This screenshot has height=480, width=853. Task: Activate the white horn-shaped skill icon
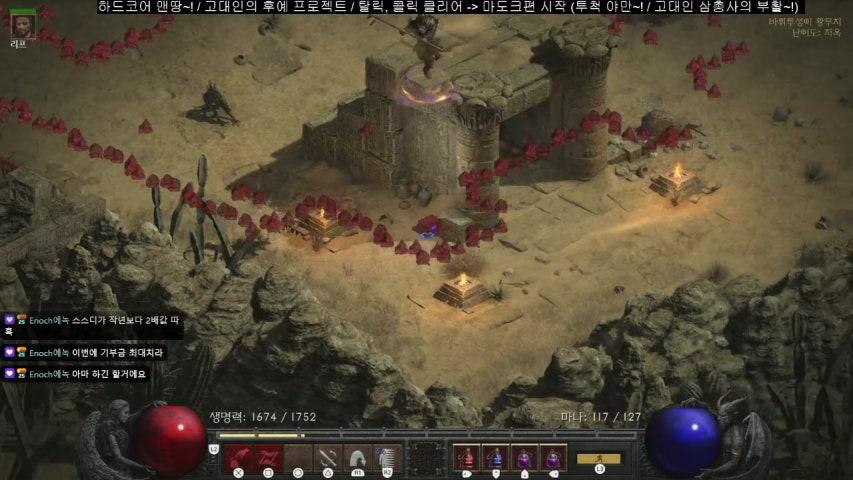[x=358, y=458]
